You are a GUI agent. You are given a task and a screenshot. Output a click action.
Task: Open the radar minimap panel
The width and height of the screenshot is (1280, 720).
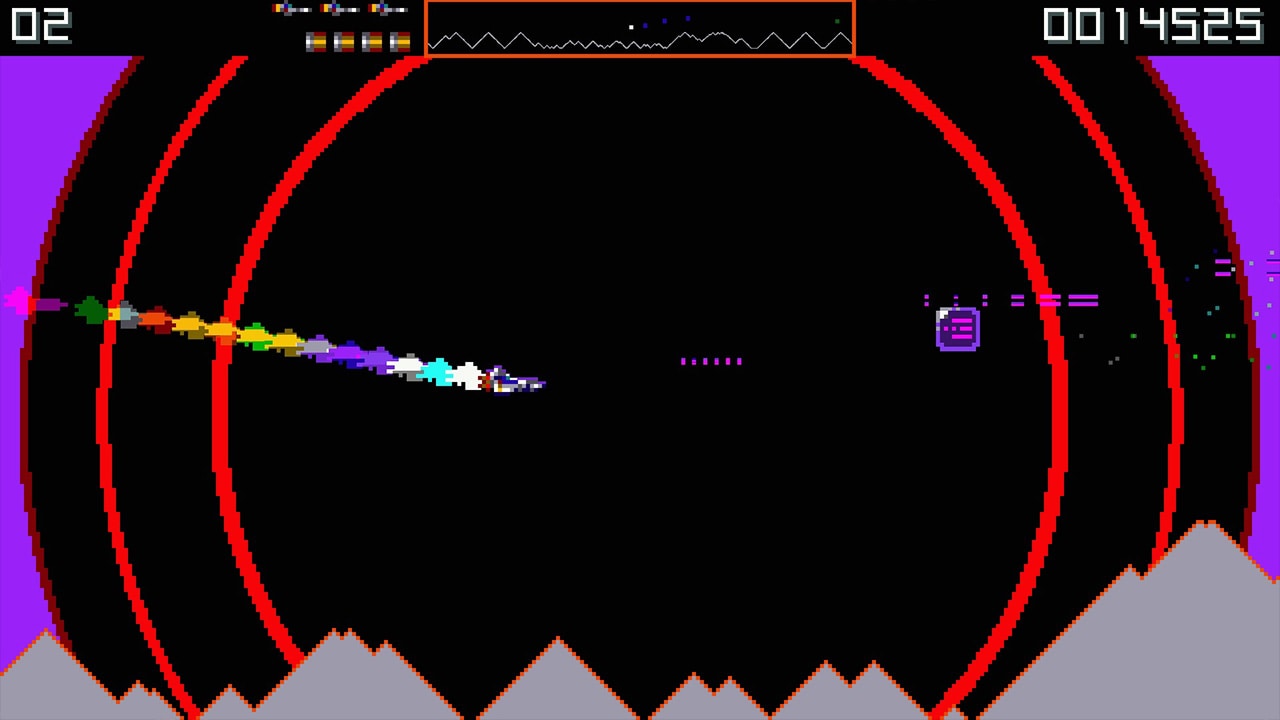640,30
